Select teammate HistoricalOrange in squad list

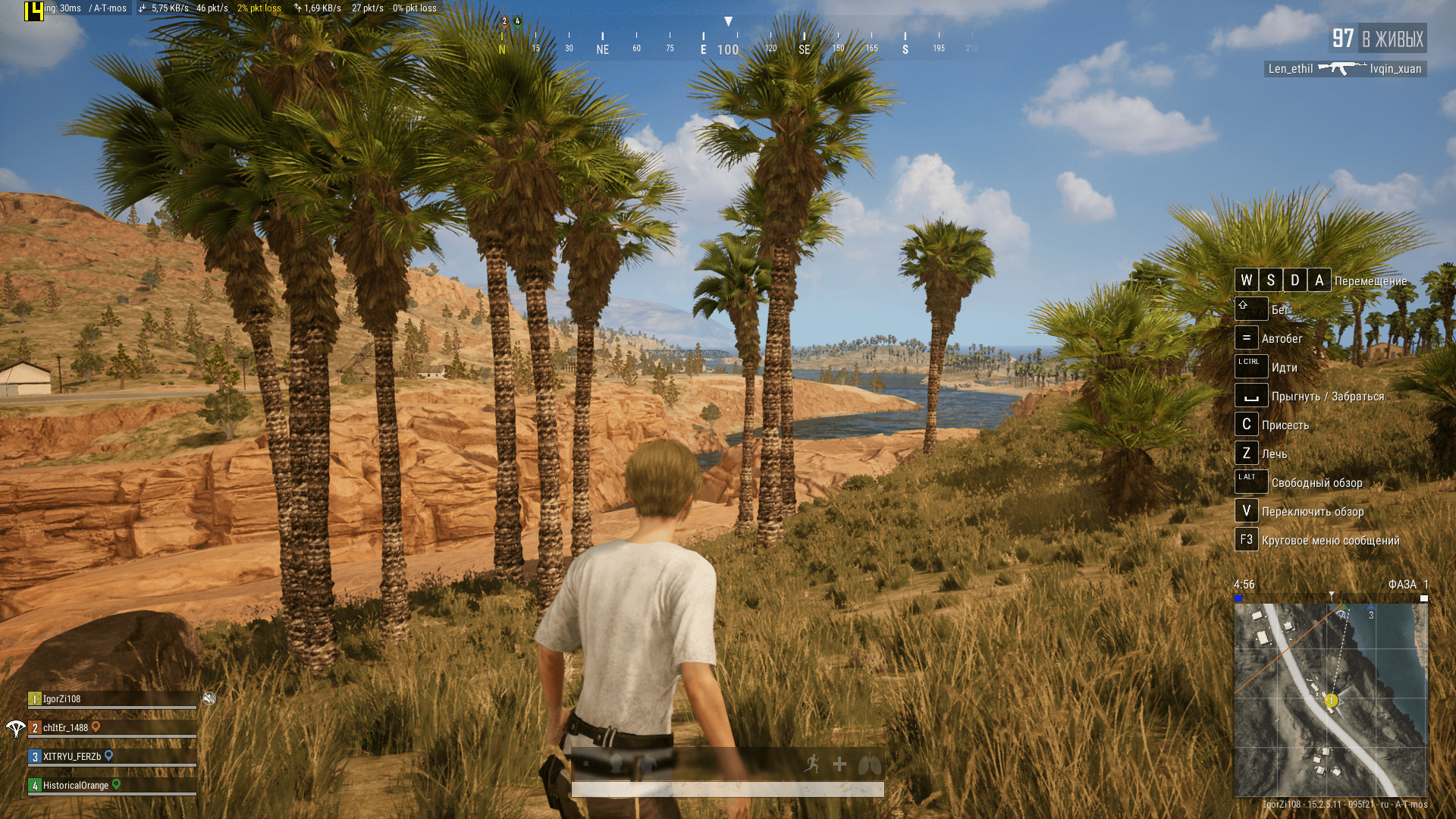click(x=75, y=786)
